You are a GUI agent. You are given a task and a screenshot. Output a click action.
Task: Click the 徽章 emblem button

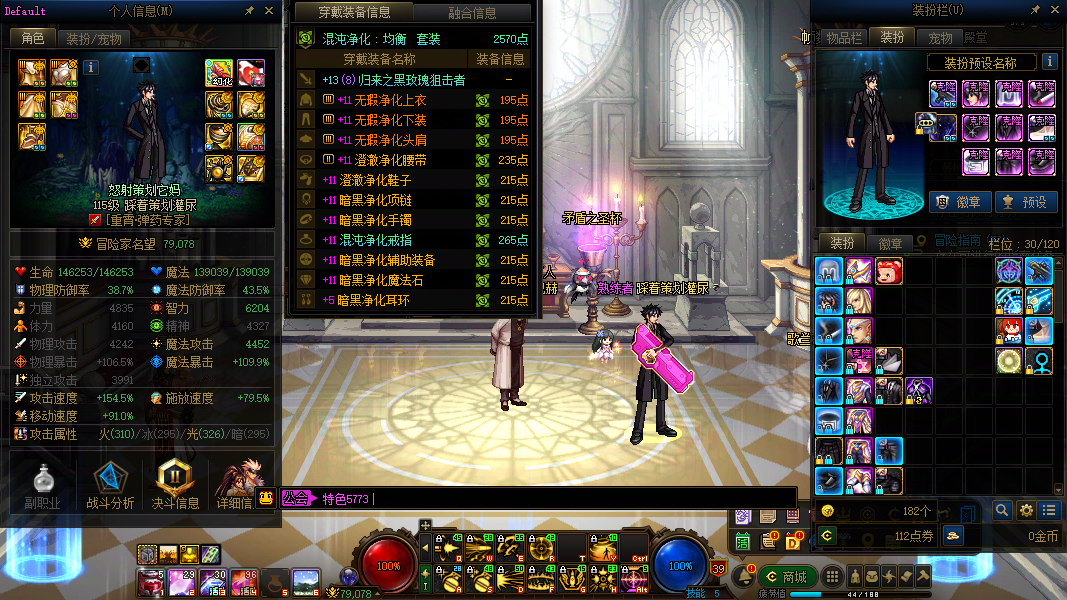point(957,201)
